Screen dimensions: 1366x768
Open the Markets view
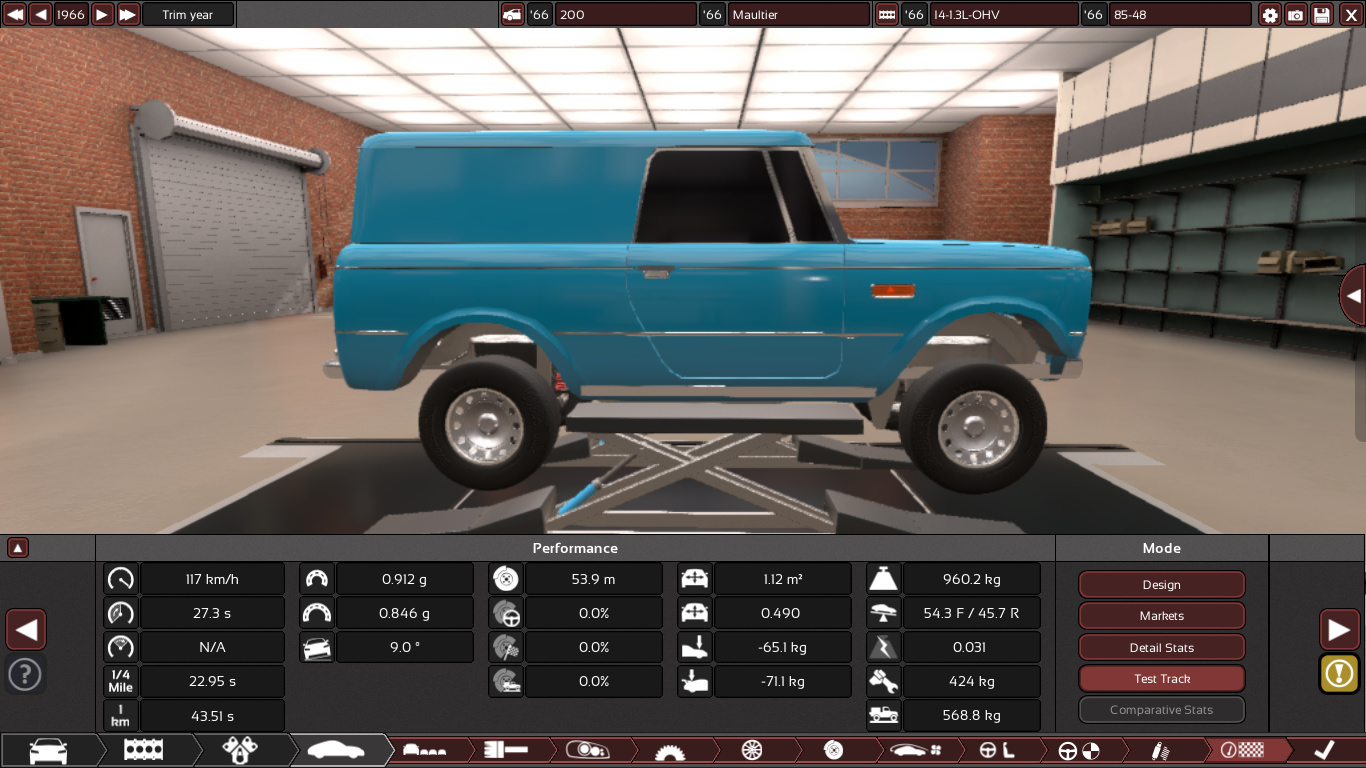tap(1161, 616)
